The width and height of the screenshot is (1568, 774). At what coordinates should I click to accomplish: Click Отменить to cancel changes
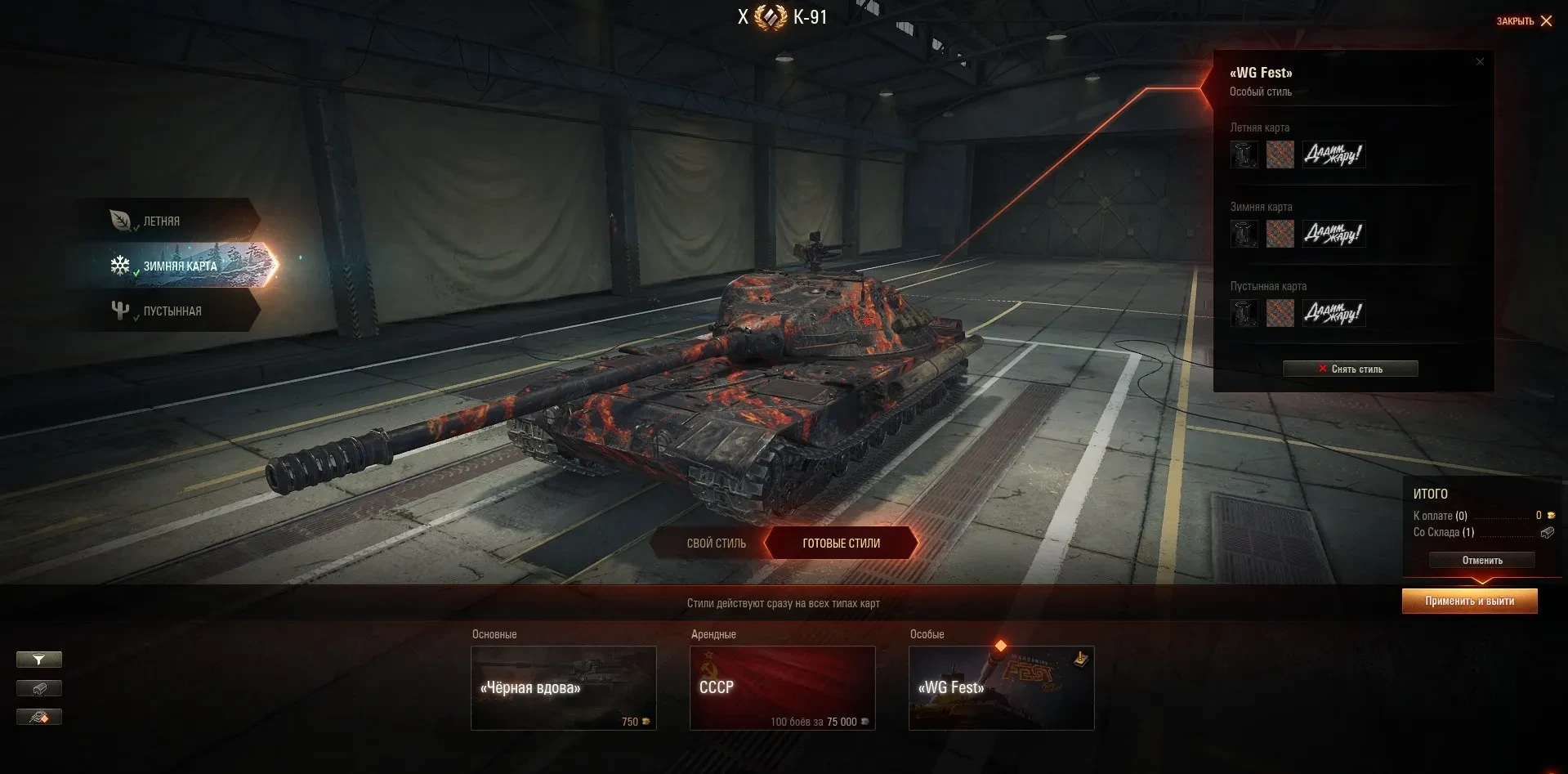click(x=1481, y=560)
